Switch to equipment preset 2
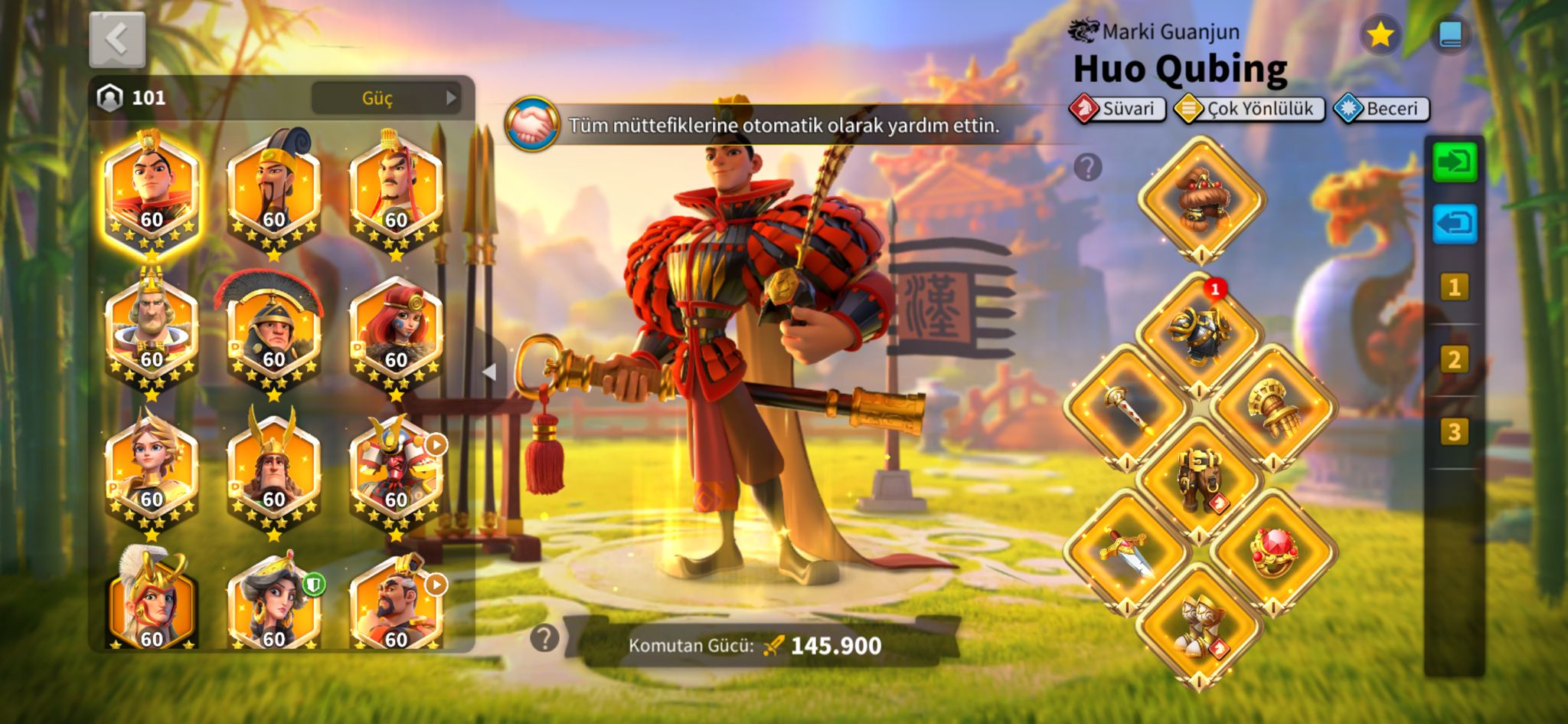 pos(1454,359)
